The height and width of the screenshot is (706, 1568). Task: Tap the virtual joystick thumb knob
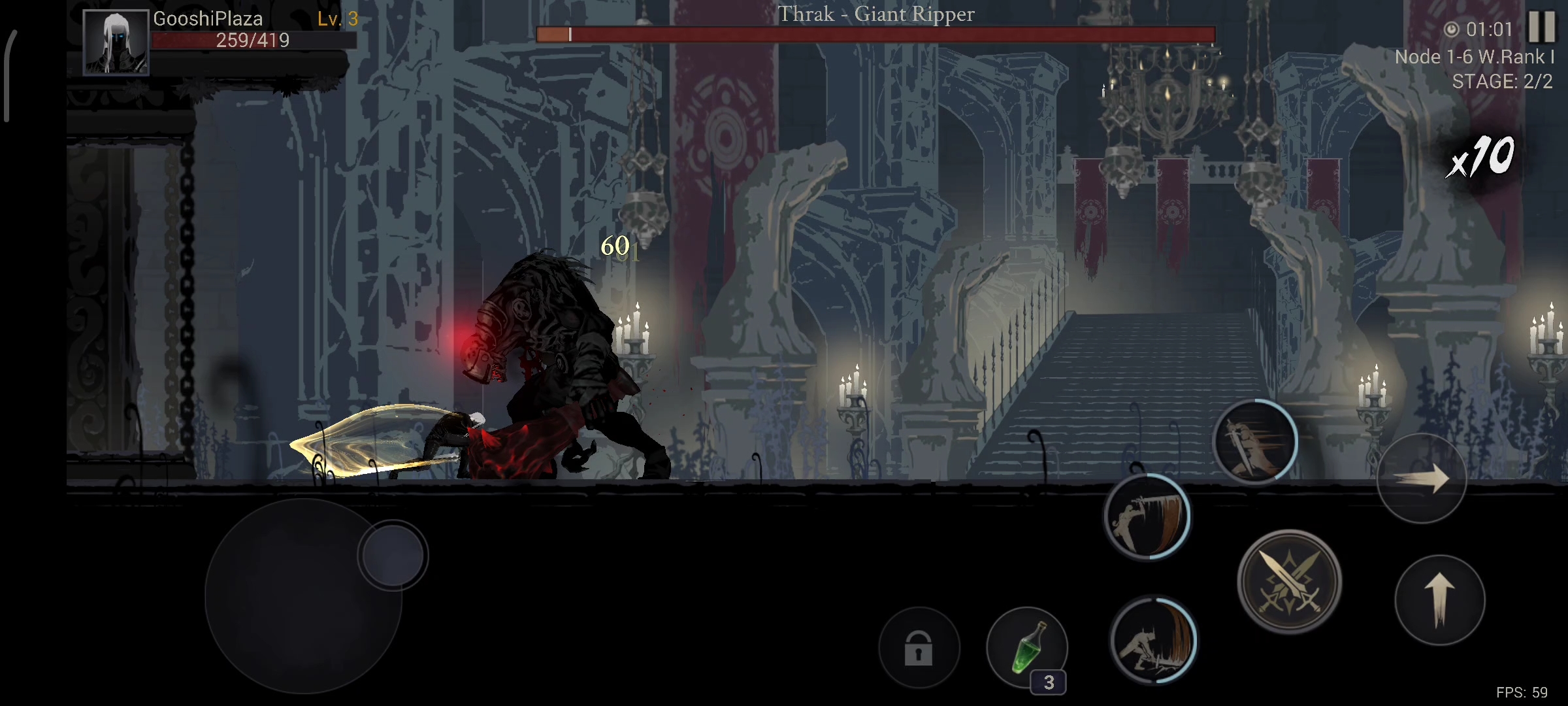pos(393,556)
